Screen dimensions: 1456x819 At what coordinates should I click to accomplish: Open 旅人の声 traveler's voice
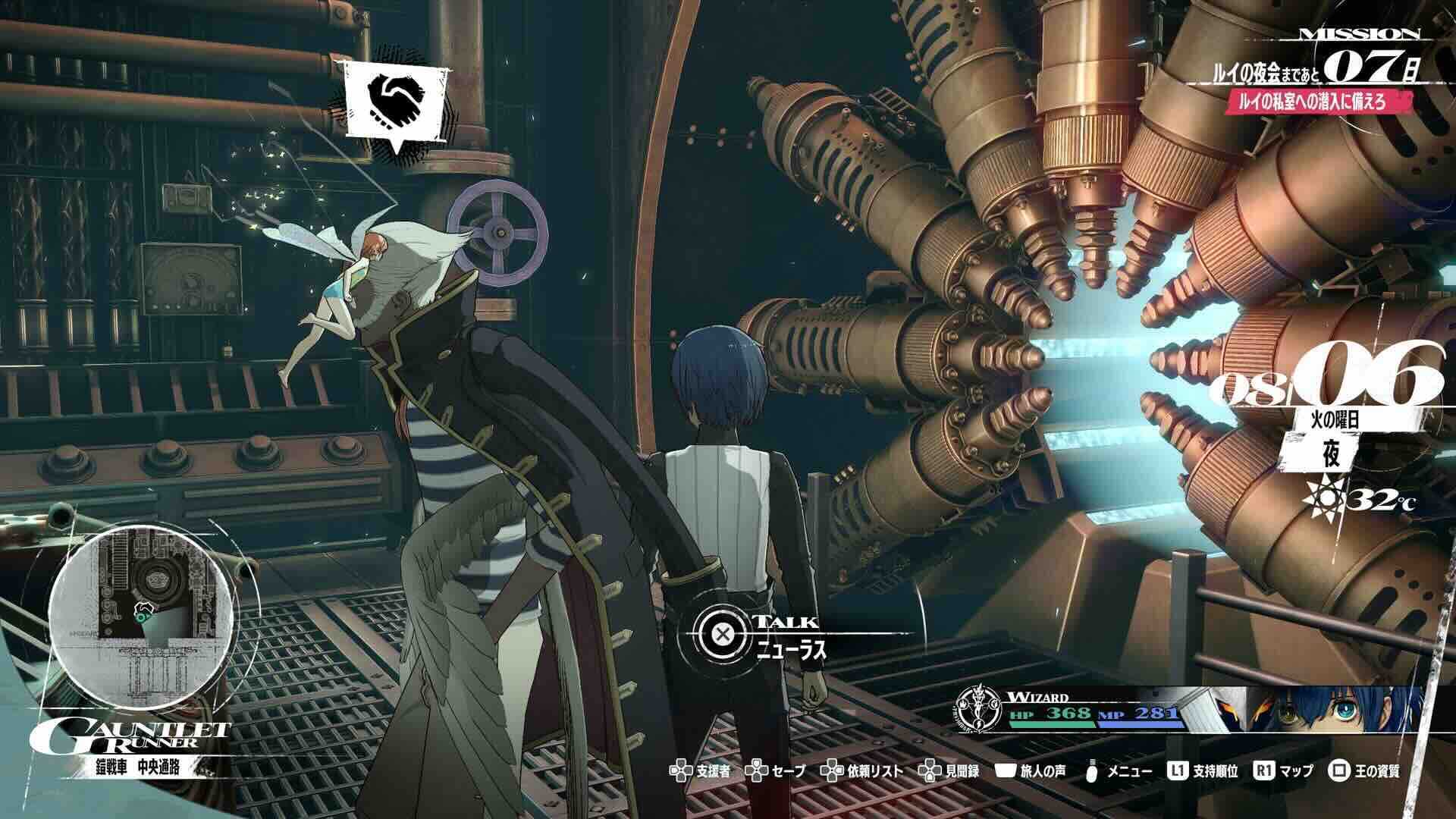coord(1031,771)
